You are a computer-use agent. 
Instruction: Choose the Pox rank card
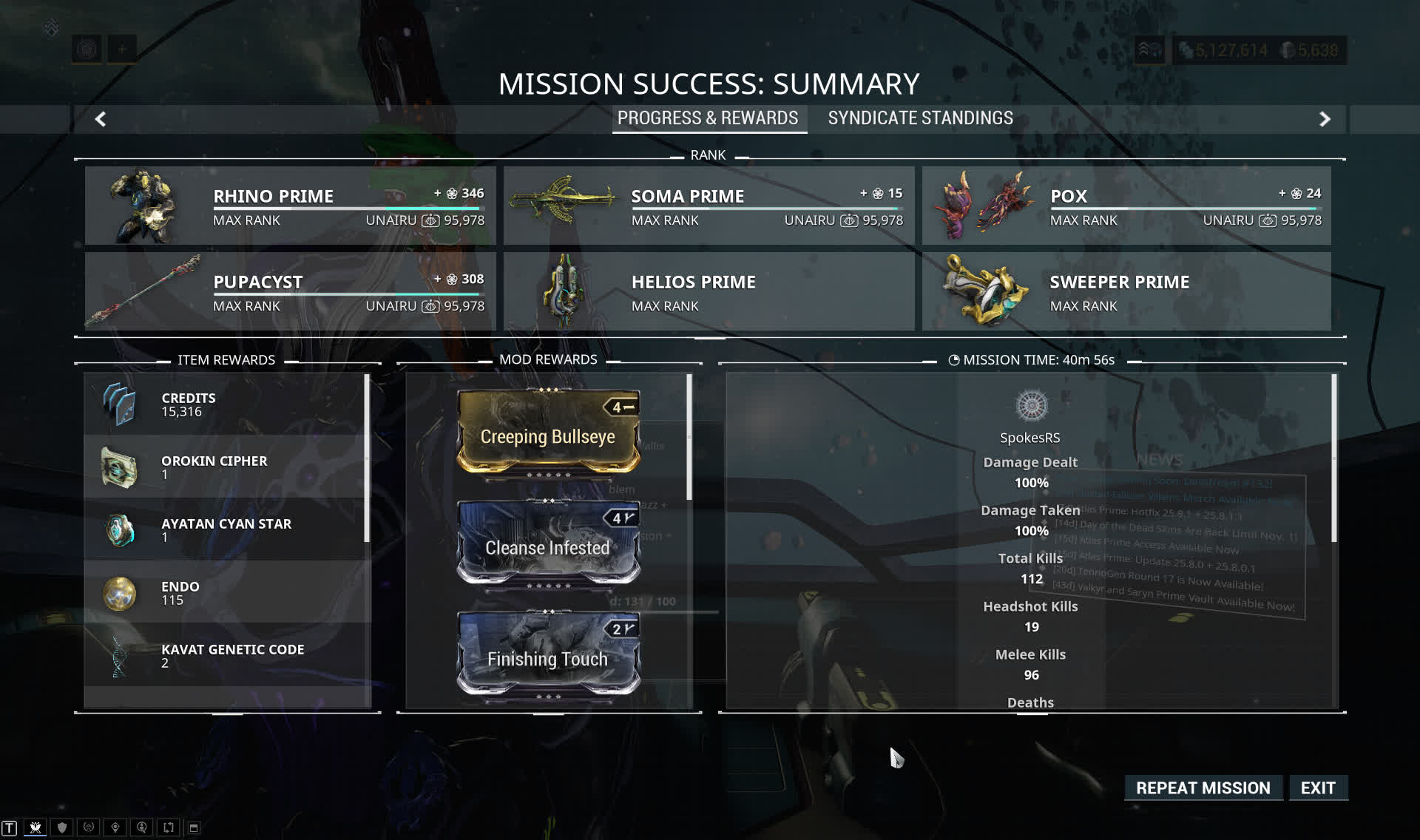tap(1126, 206)
